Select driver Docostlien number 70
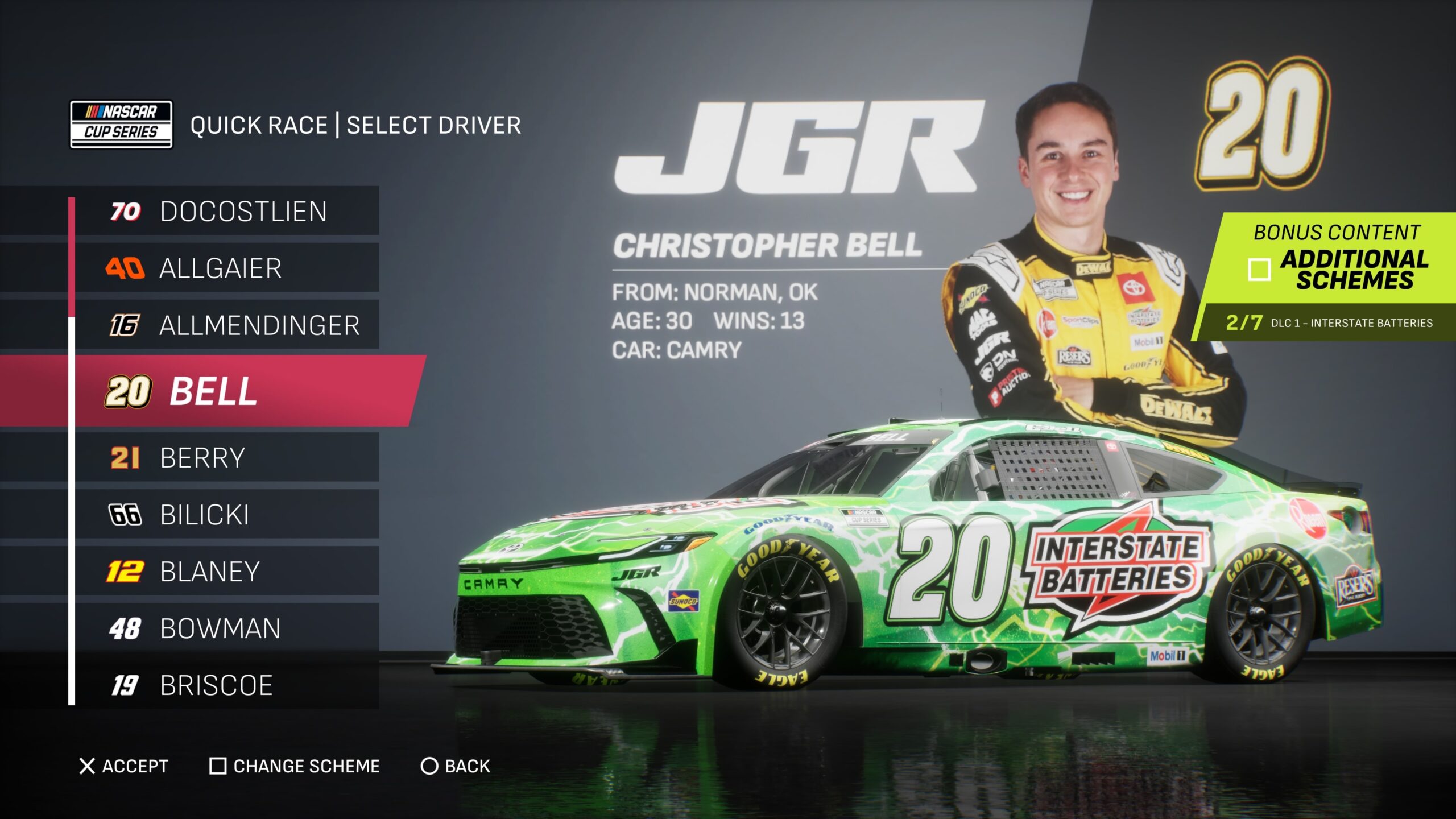The height and width of the screenshot is (819, 1456). coord(227,212)
